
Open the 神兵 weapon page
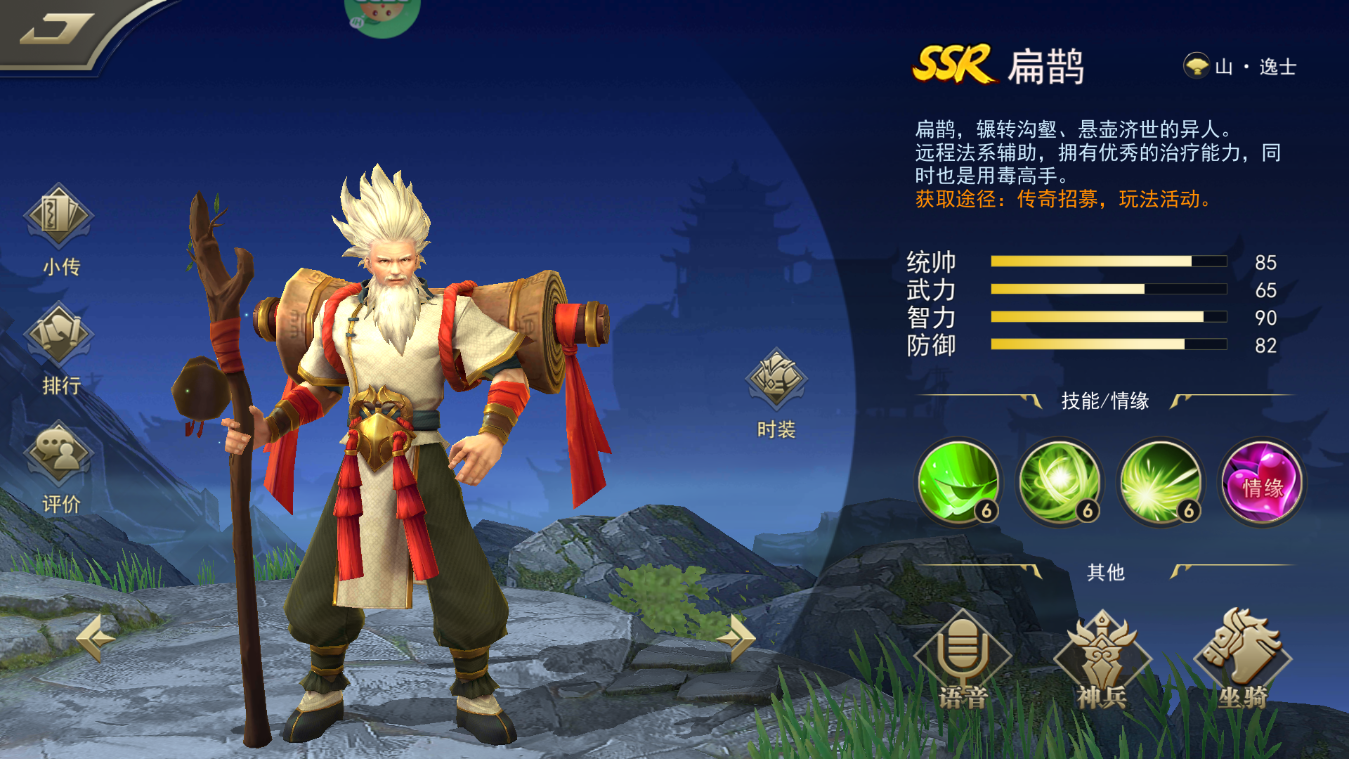[x=1102, y=660]
